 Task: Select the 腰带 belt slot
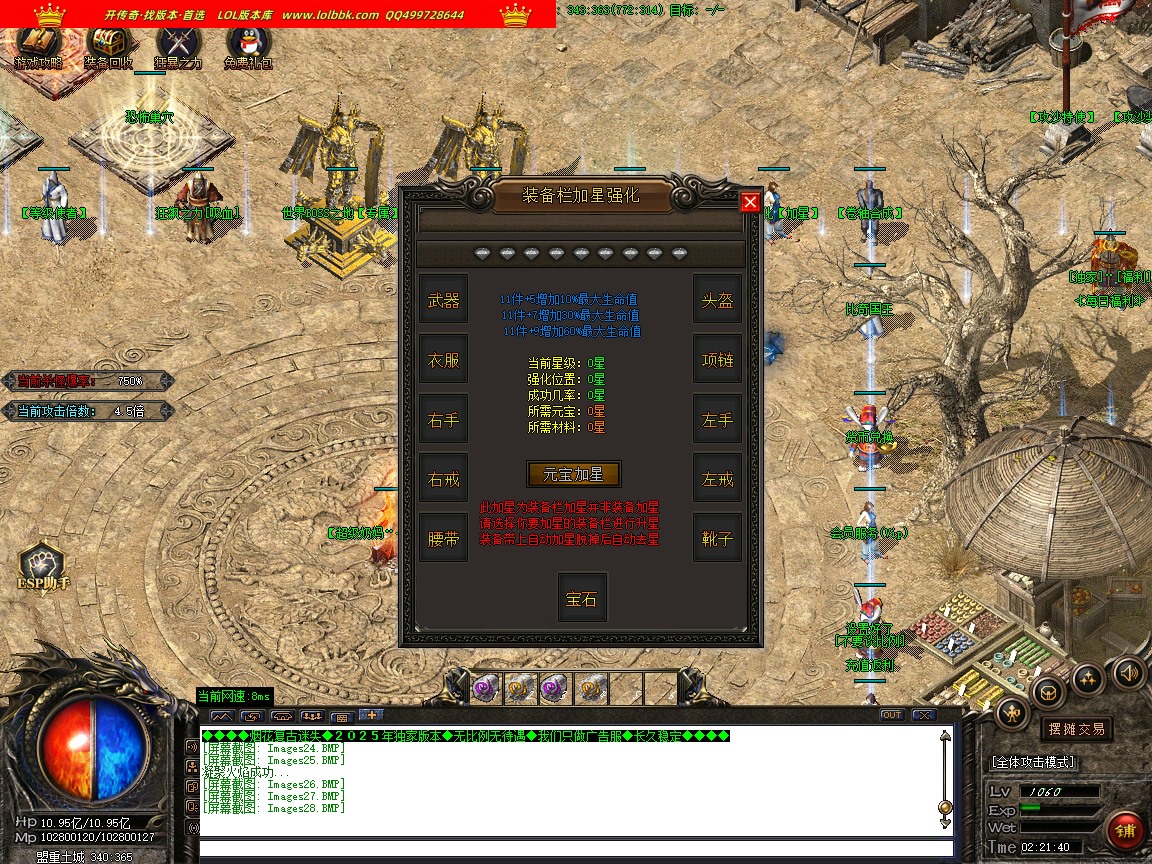(x=443, y=538)
